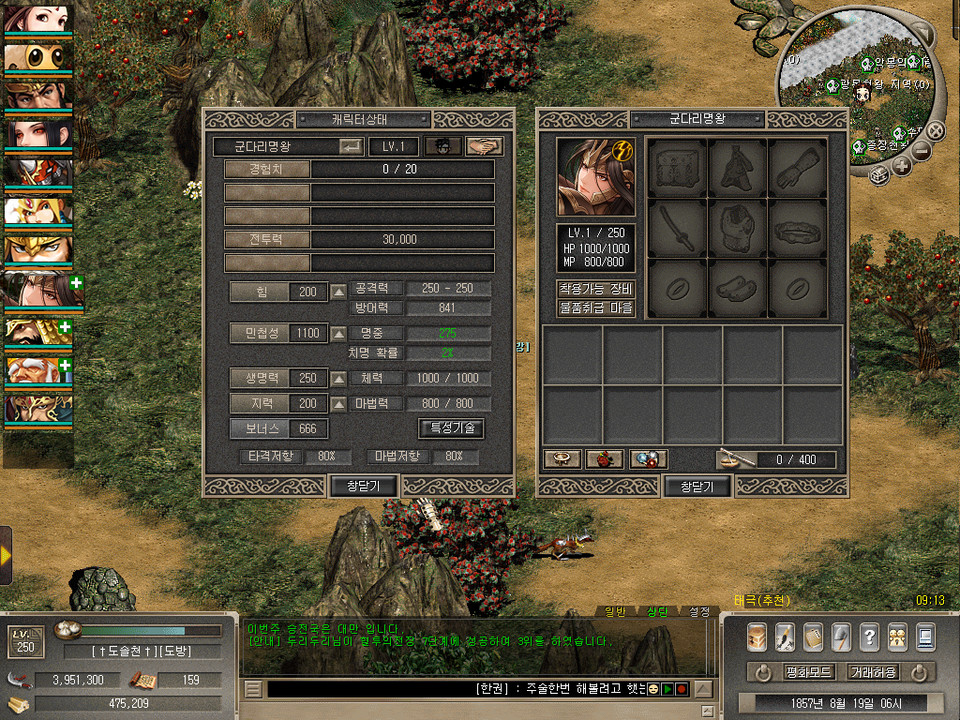Click the handshake icon in character status
This screenshot has height=720, width=960.
click(x=485, y=146)
